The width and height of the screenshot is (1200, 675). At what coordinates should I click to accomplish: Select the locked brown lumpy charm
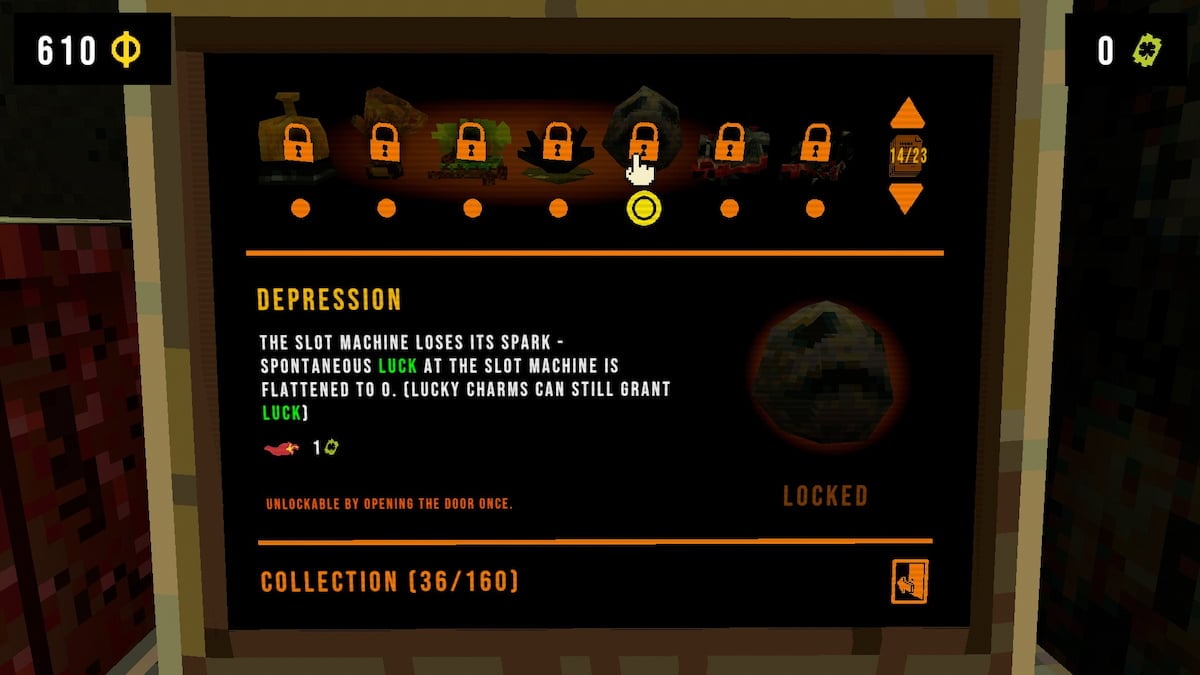click(x=385, y=141)
